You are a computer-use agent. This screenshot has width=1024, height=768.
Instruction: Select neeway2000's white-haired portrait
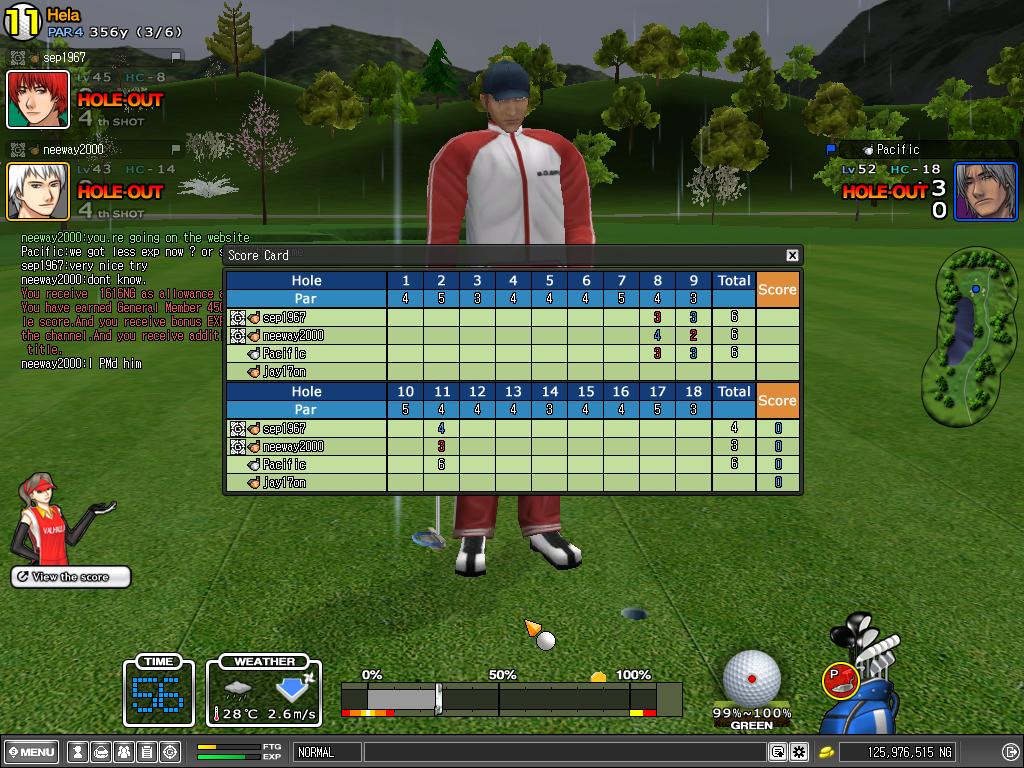point(38,191)
